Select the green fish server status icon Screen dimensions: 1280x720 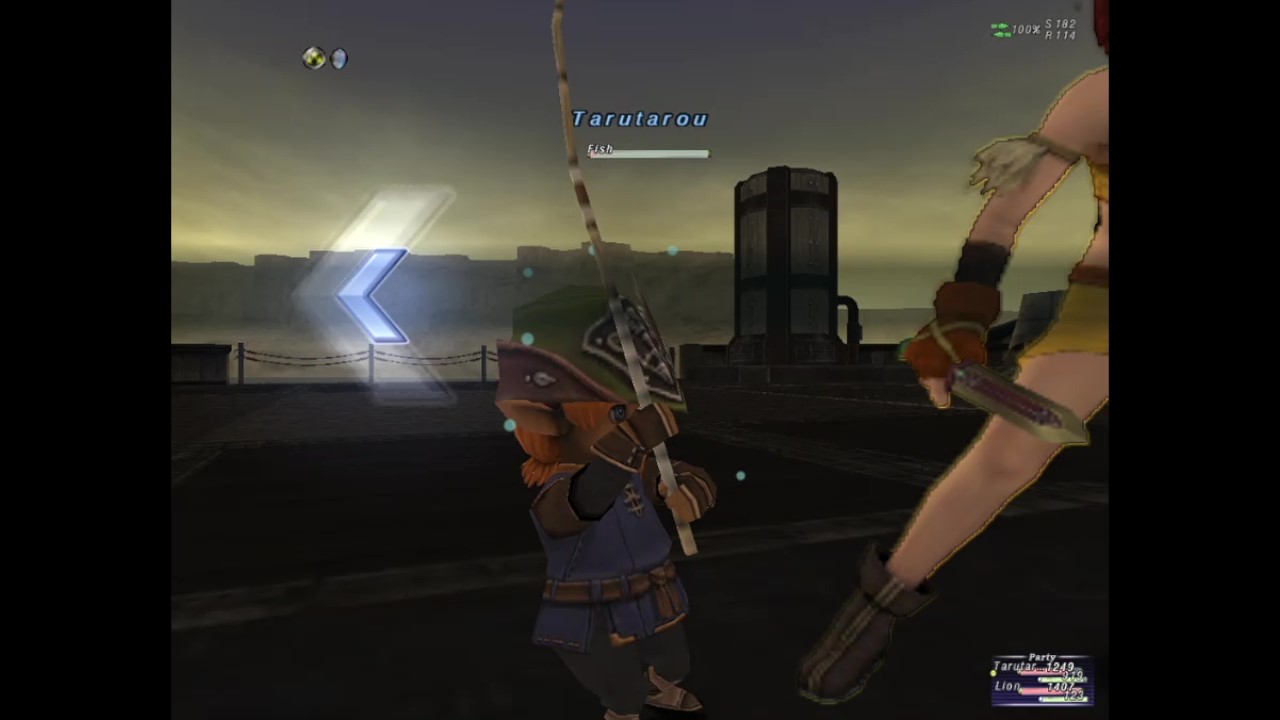[x=1000, y=29]
